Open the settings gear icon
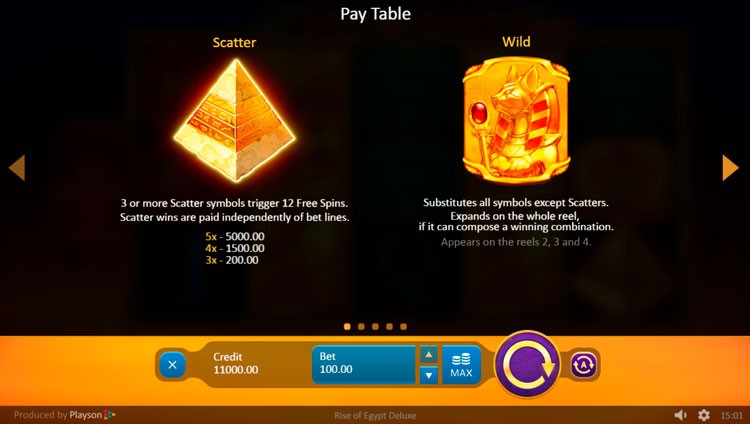750x424 pixels. point(704,415)
